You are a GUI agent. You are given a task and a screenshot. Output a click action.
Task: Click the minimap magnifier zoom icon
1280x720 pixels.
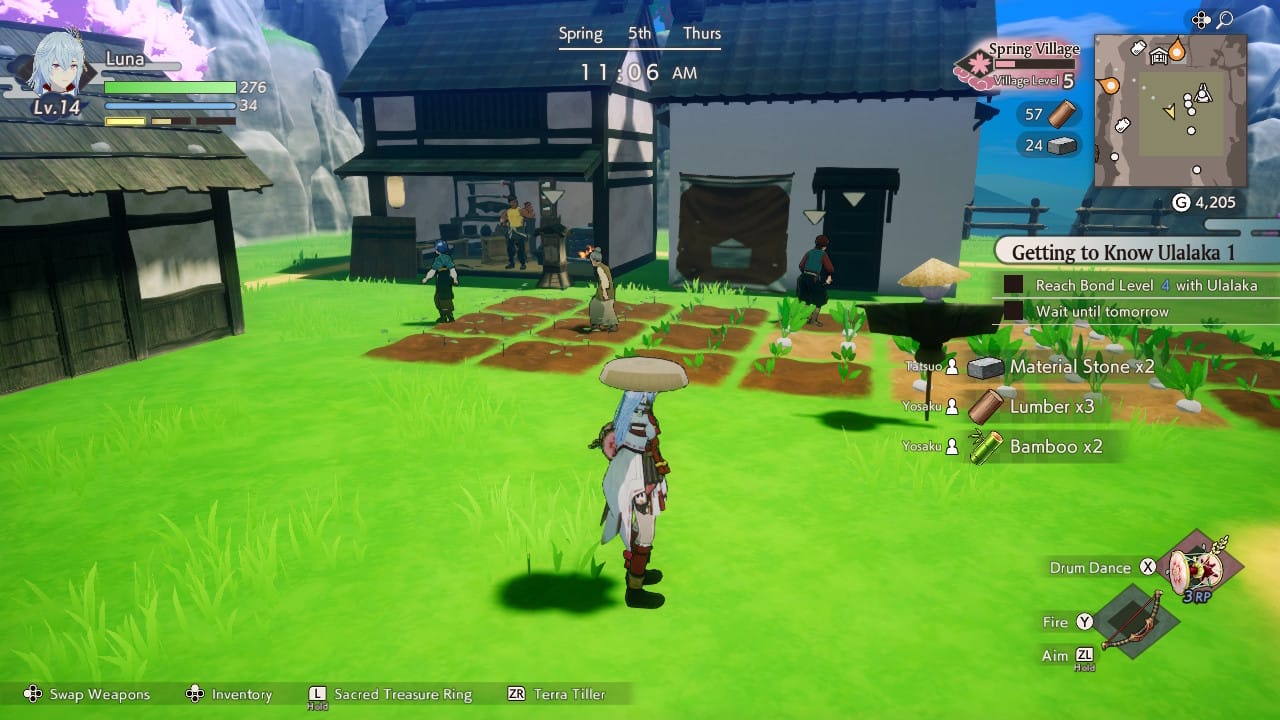1226,19
